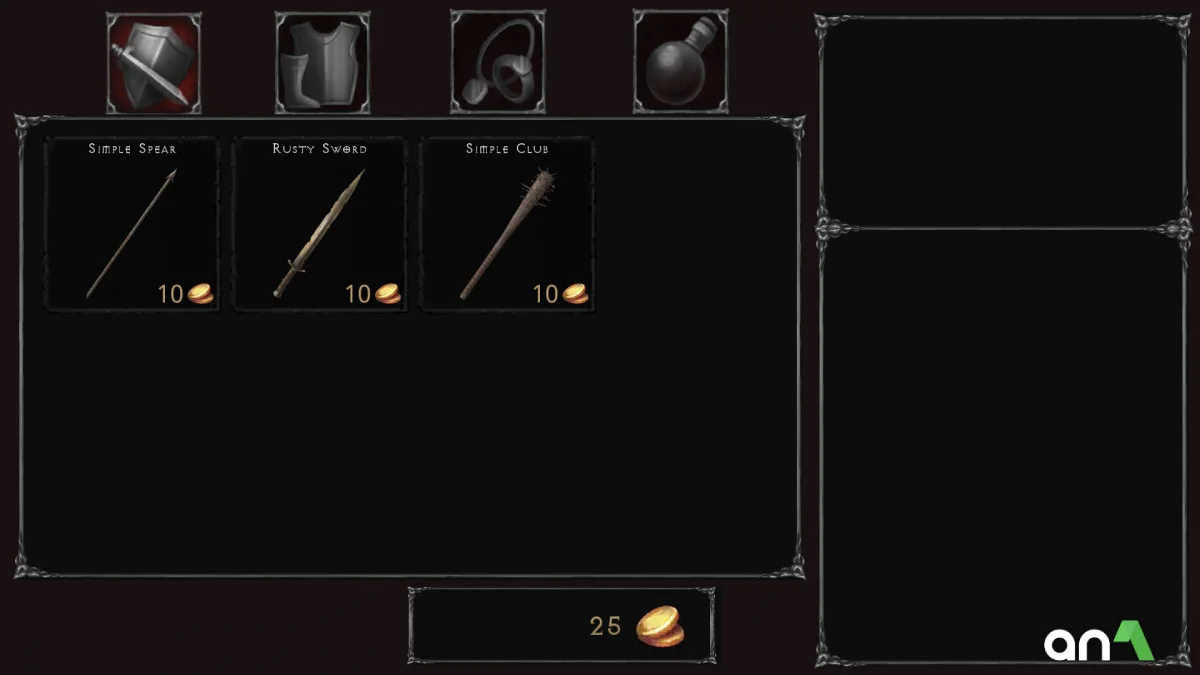Show the rings and amulets category

(x=498, y=62)
